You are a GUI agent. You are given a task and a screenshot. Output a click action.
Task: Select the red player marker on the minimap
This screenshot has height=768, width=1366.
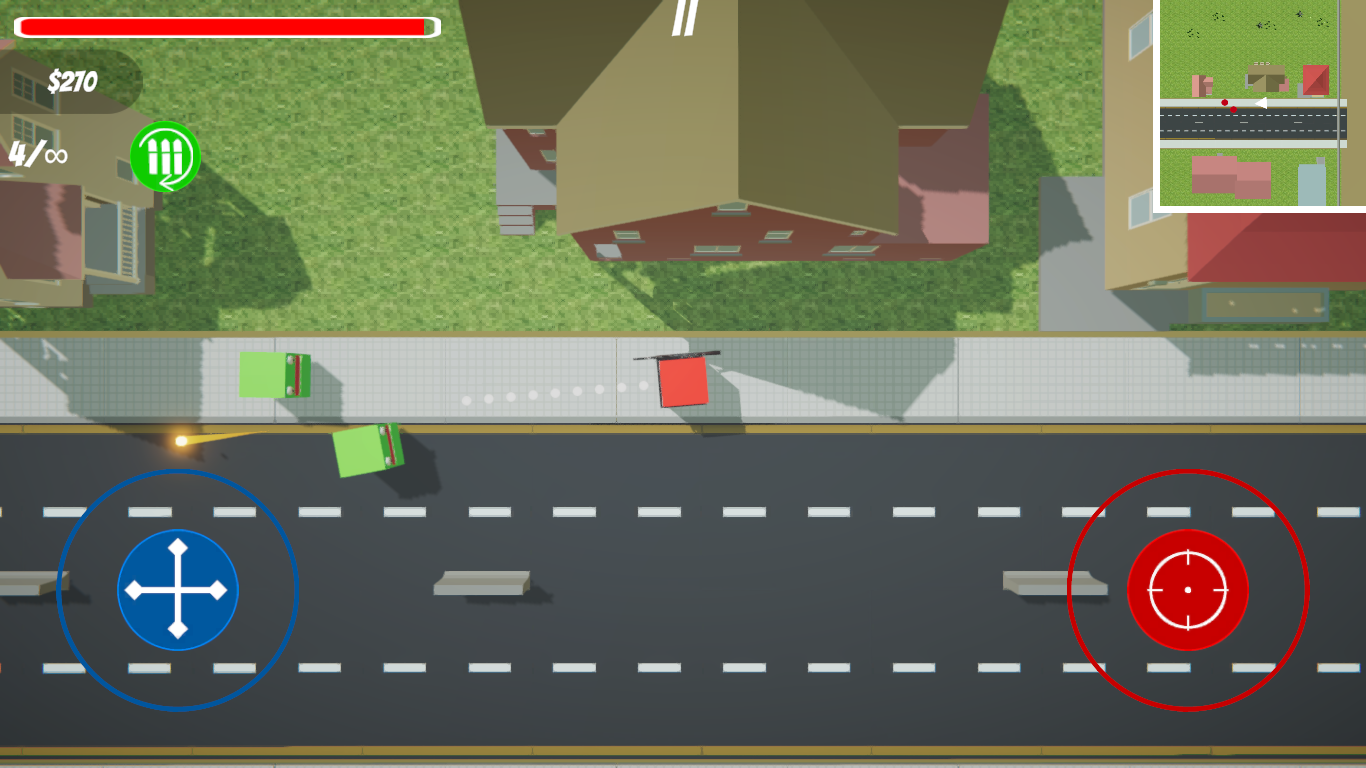pyautogui.click(x=1226, y=101)
